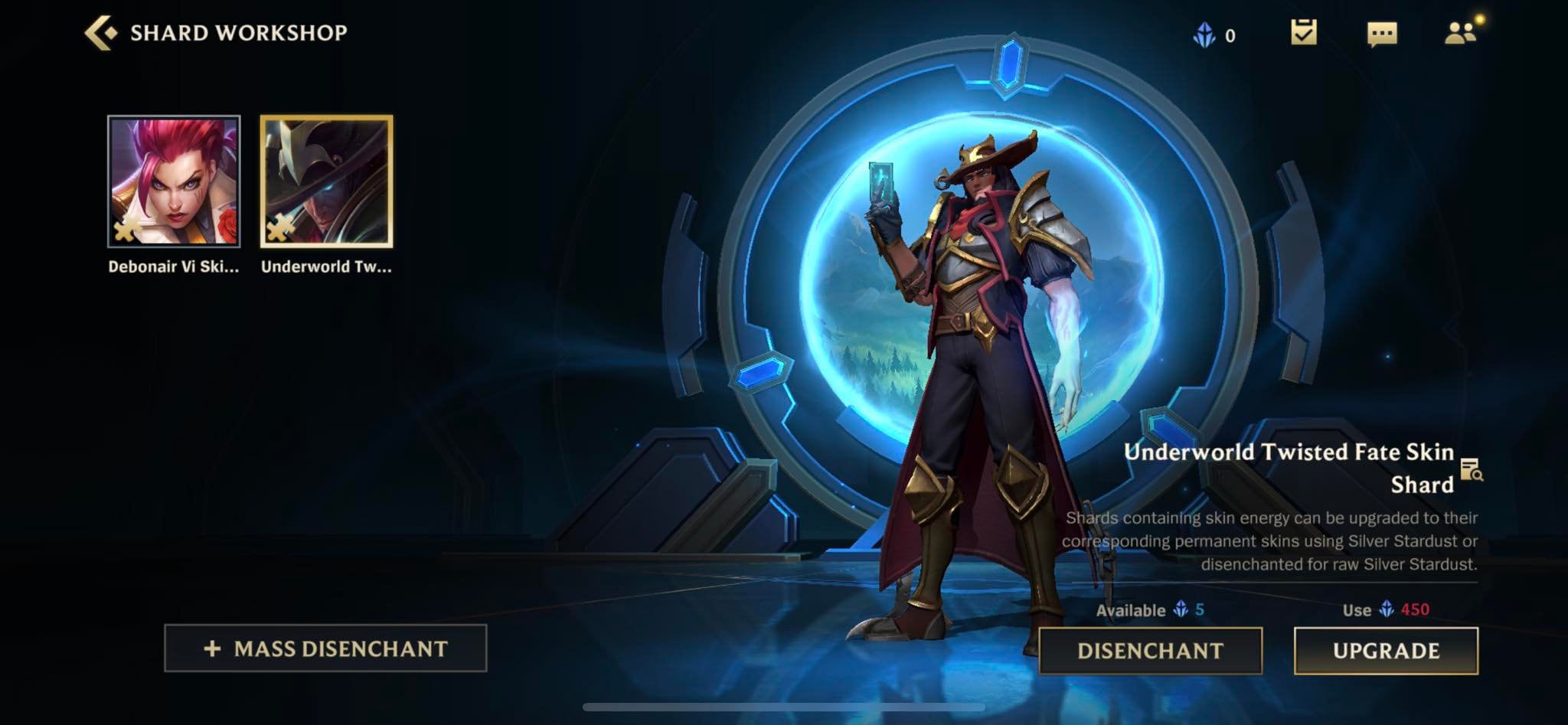Viewport: 1568px width, 725px height.
Task: Click the Shard Workshop title
Action: point(237,32)
